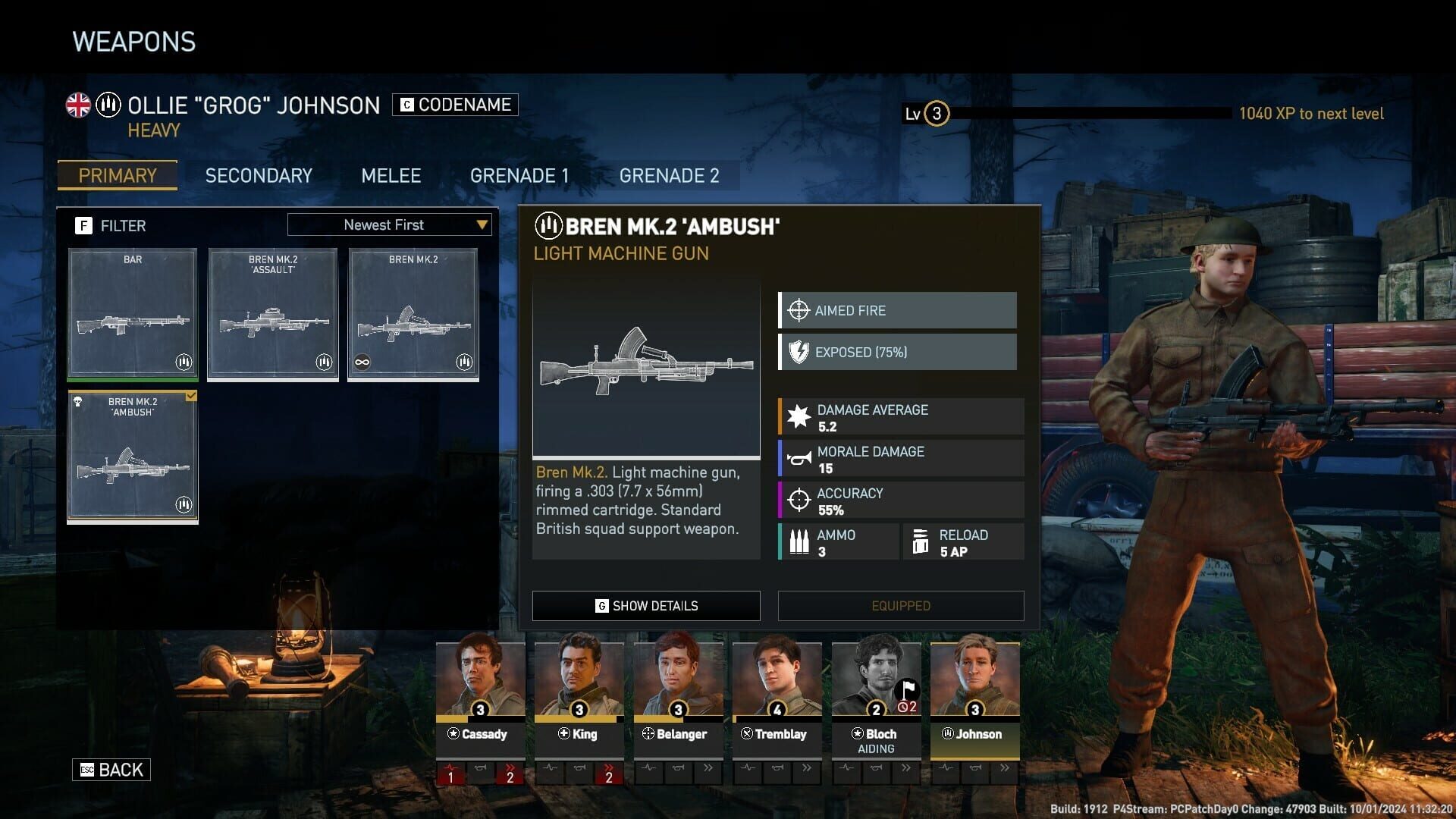
Task: Open the Grenade 1 tab
Action: (x=520, y=175)
